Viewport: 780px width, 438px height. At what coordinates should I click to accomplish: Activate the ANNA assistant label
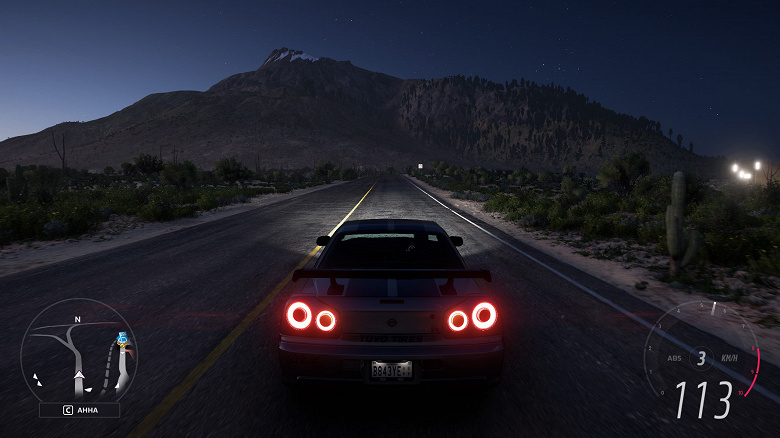(79, 409)
